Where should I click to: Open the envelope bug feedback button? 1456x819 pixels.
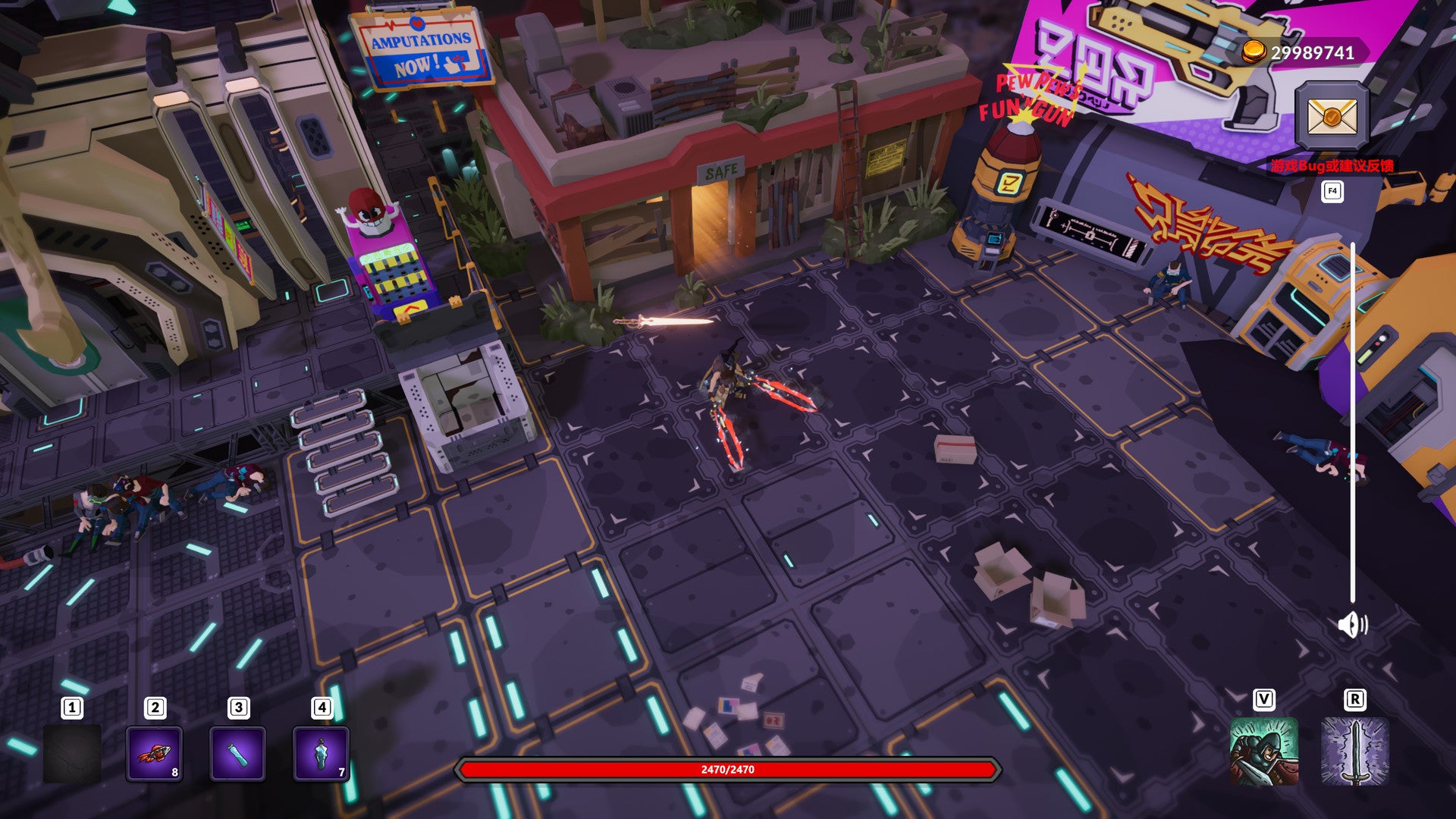click(1332, 116)
